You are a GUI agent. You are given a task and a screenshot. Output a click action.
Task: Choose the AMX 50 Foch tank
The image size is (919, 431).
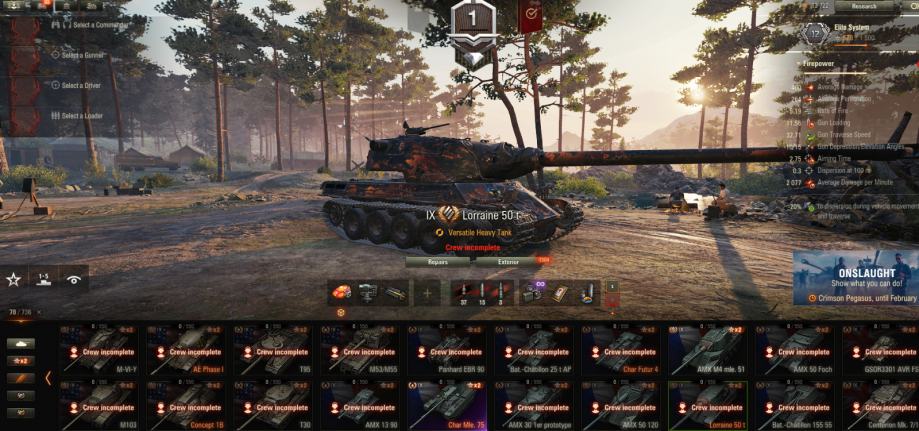796,349
